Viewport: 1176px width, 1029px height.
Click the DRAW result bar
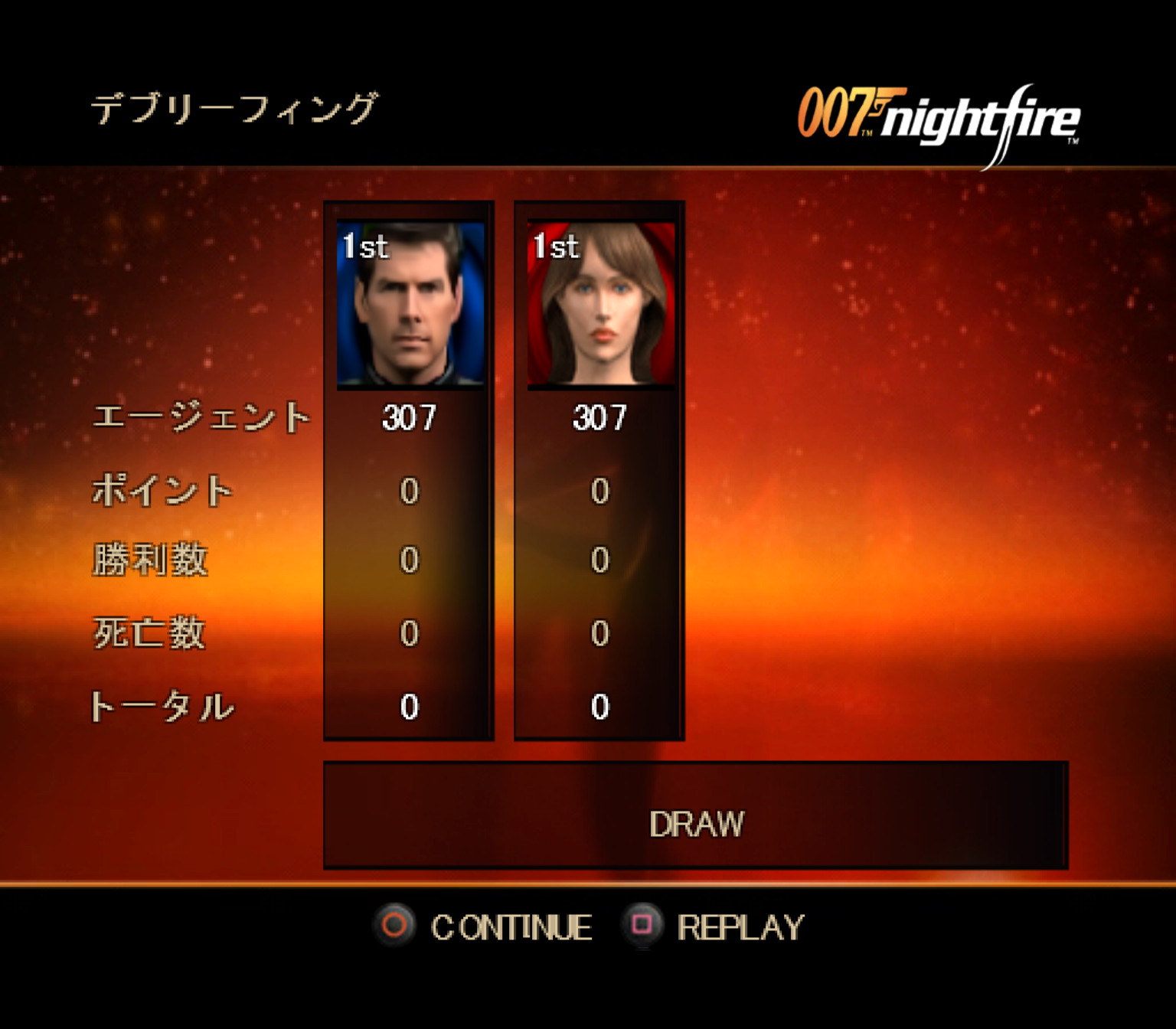tap(695, 823)
